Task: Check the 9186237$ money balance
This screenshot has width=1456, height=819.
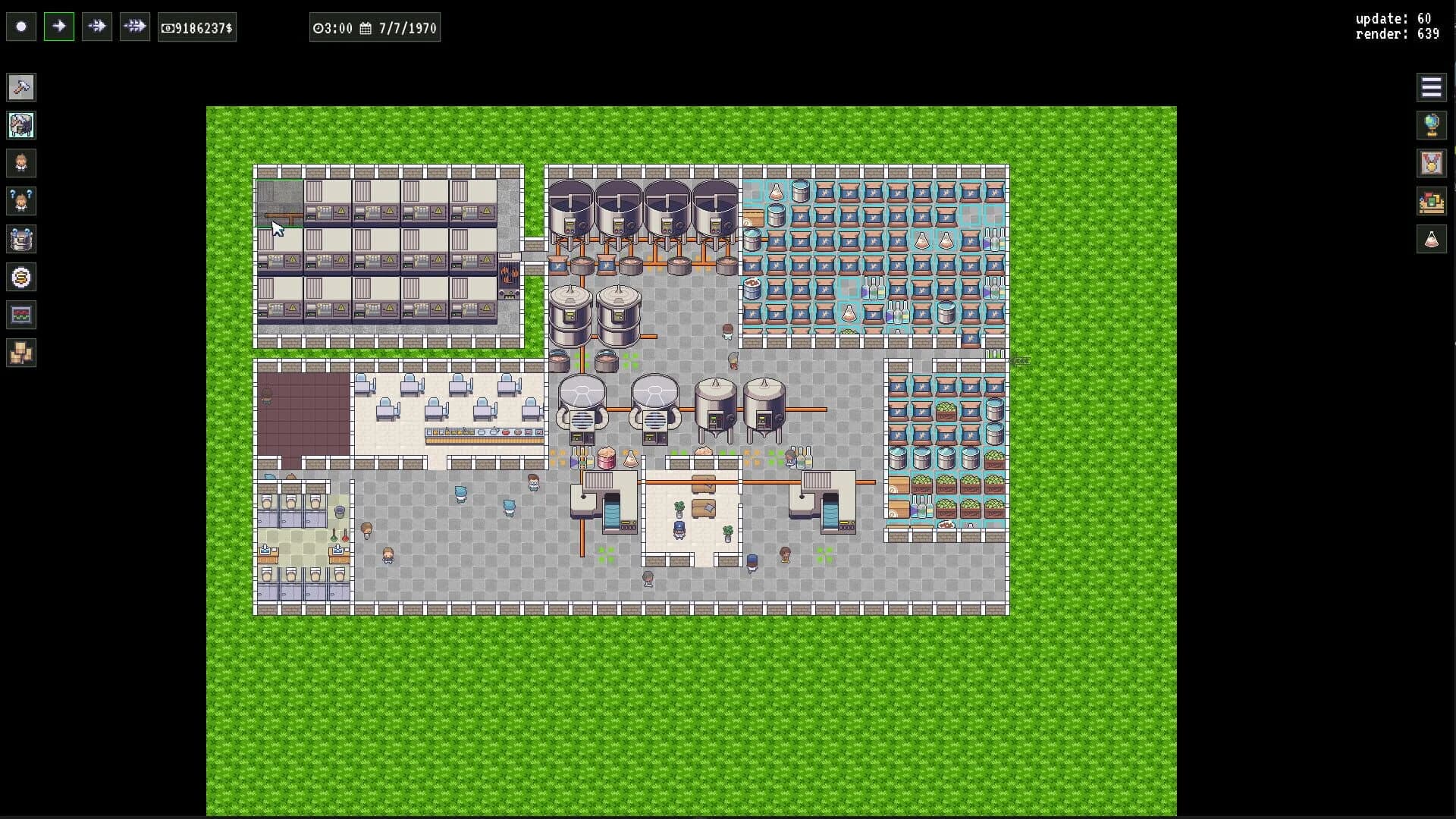Action: coord(196,27)
